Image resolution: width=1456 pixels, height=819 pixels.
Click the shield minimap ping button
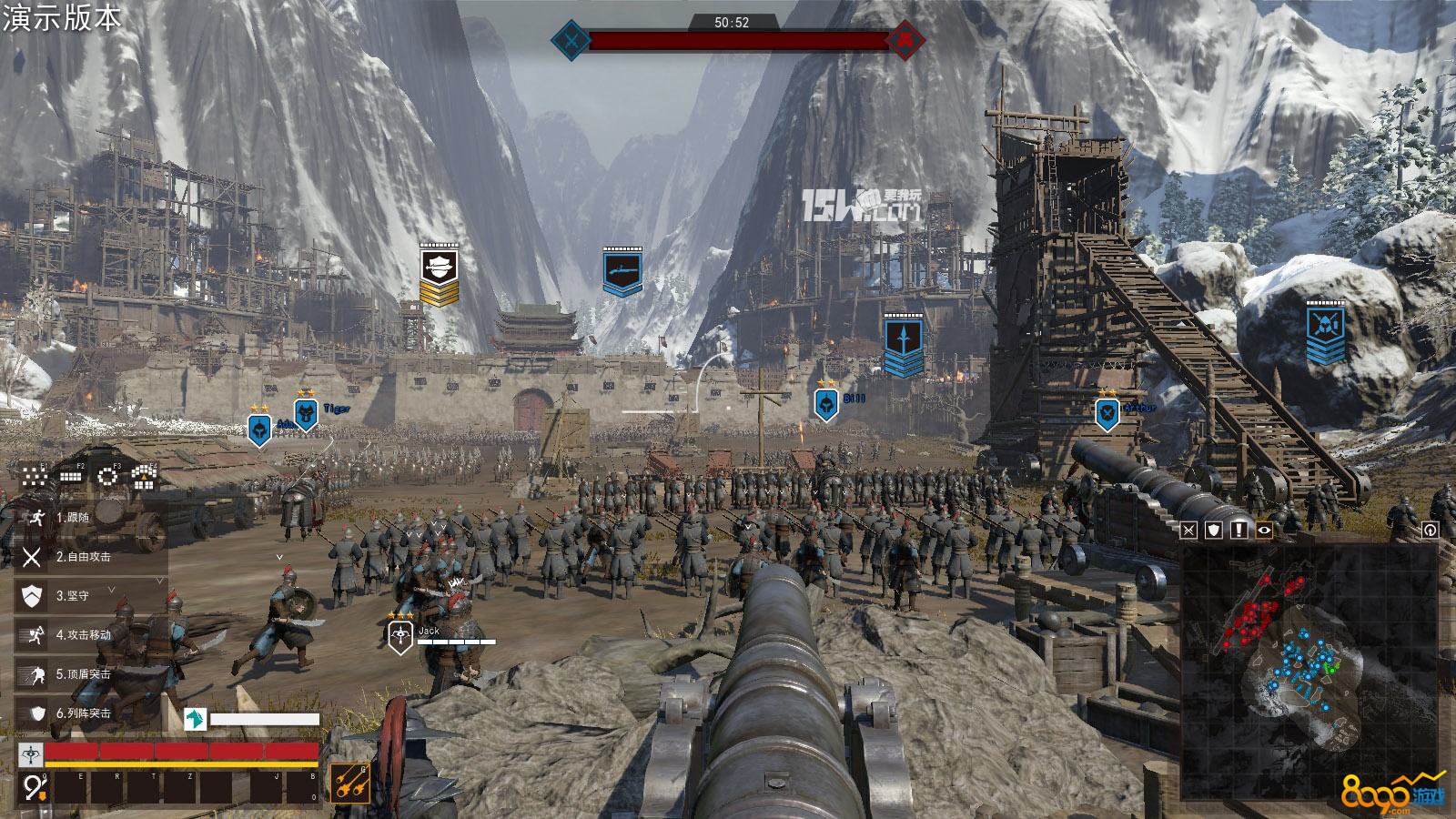(1215, 531)
